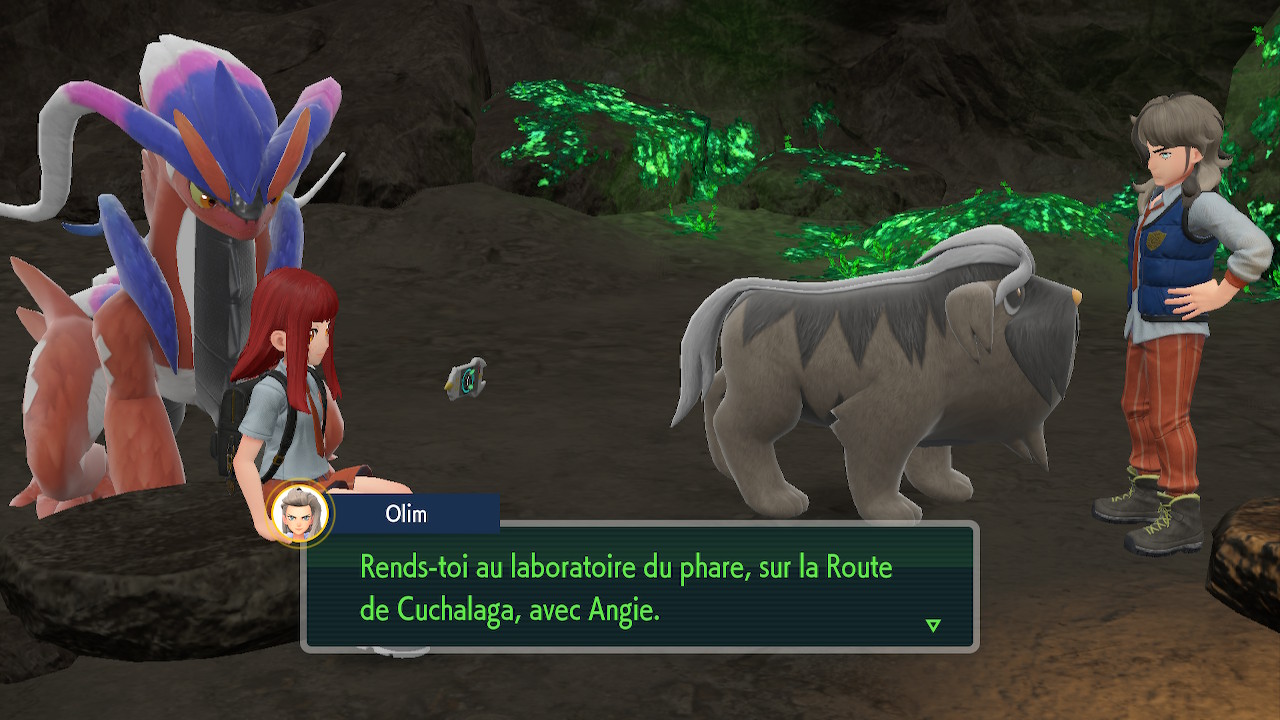1280x720 pixels.
Task: Click Olim's dialogue text box
Action: pos(640,587)
